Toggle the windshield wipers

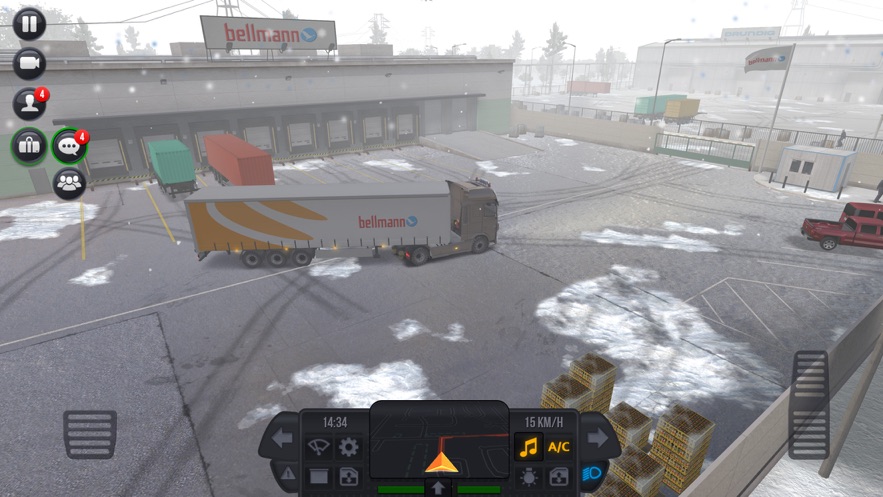point(319,447)
